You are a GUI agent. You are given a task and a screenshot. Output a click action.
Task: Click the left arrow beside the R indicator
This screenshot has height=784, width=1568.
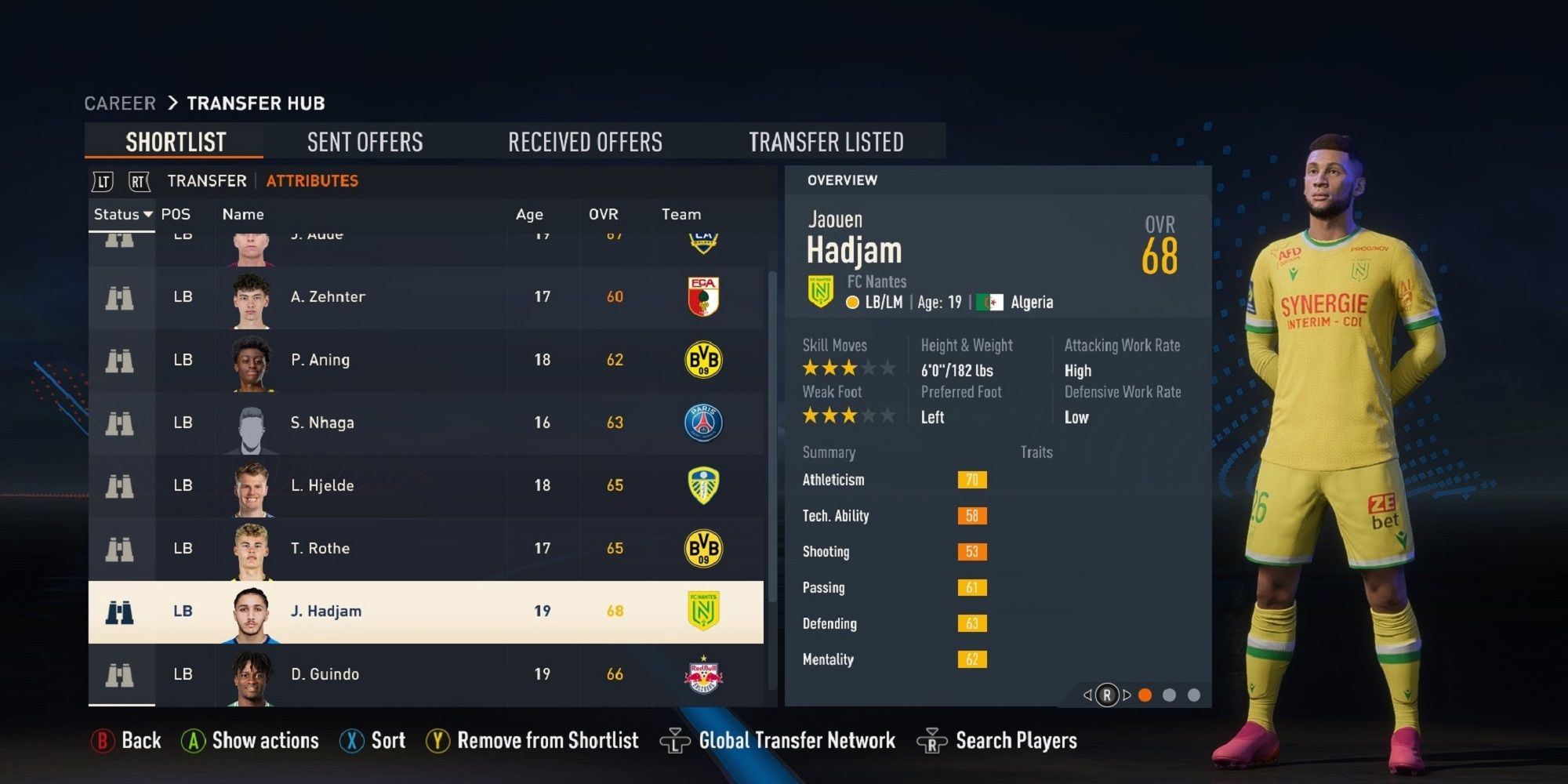point(1087,694)
